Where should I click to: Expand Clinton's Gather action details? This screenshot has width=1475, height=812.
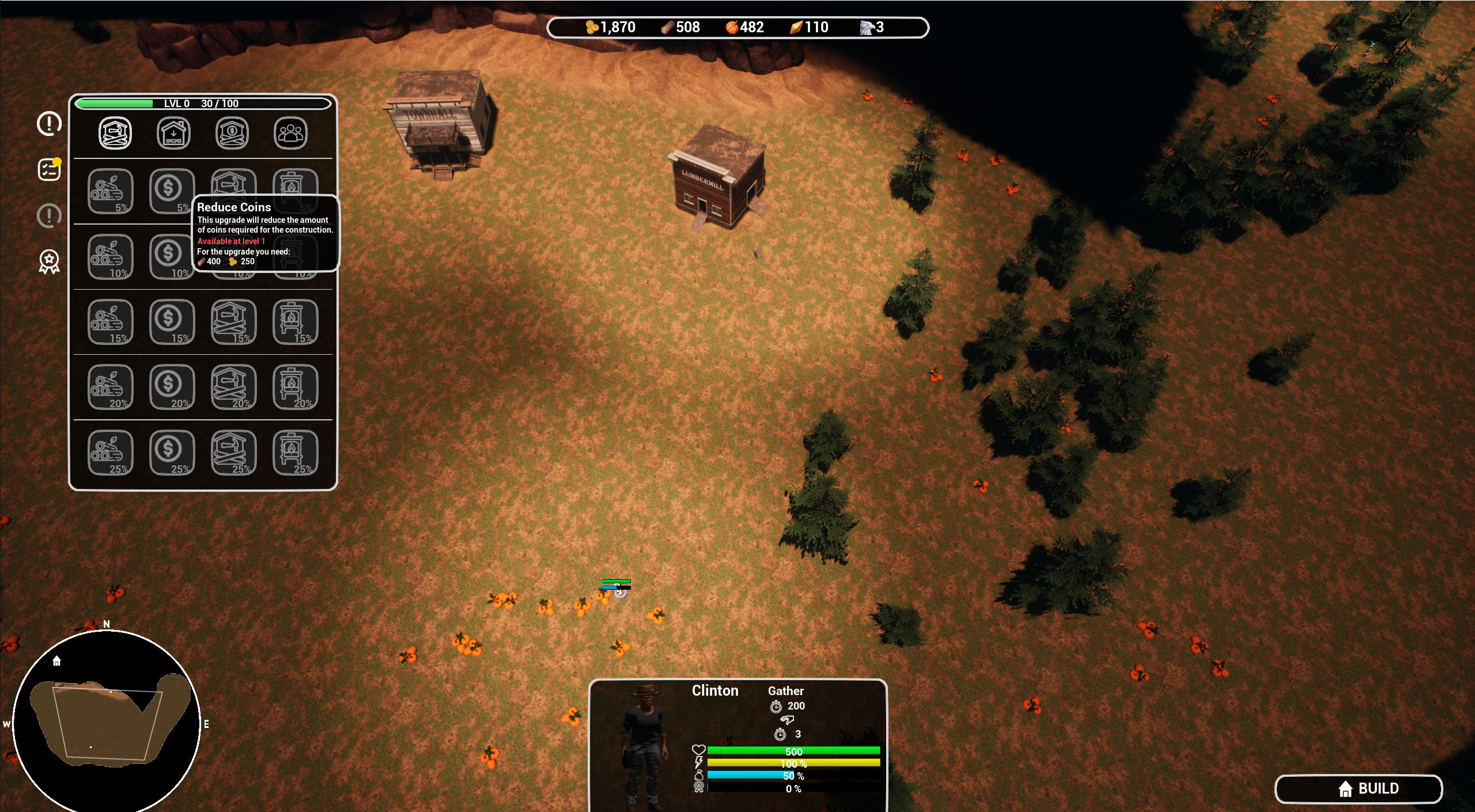click(x=786, y=690)
